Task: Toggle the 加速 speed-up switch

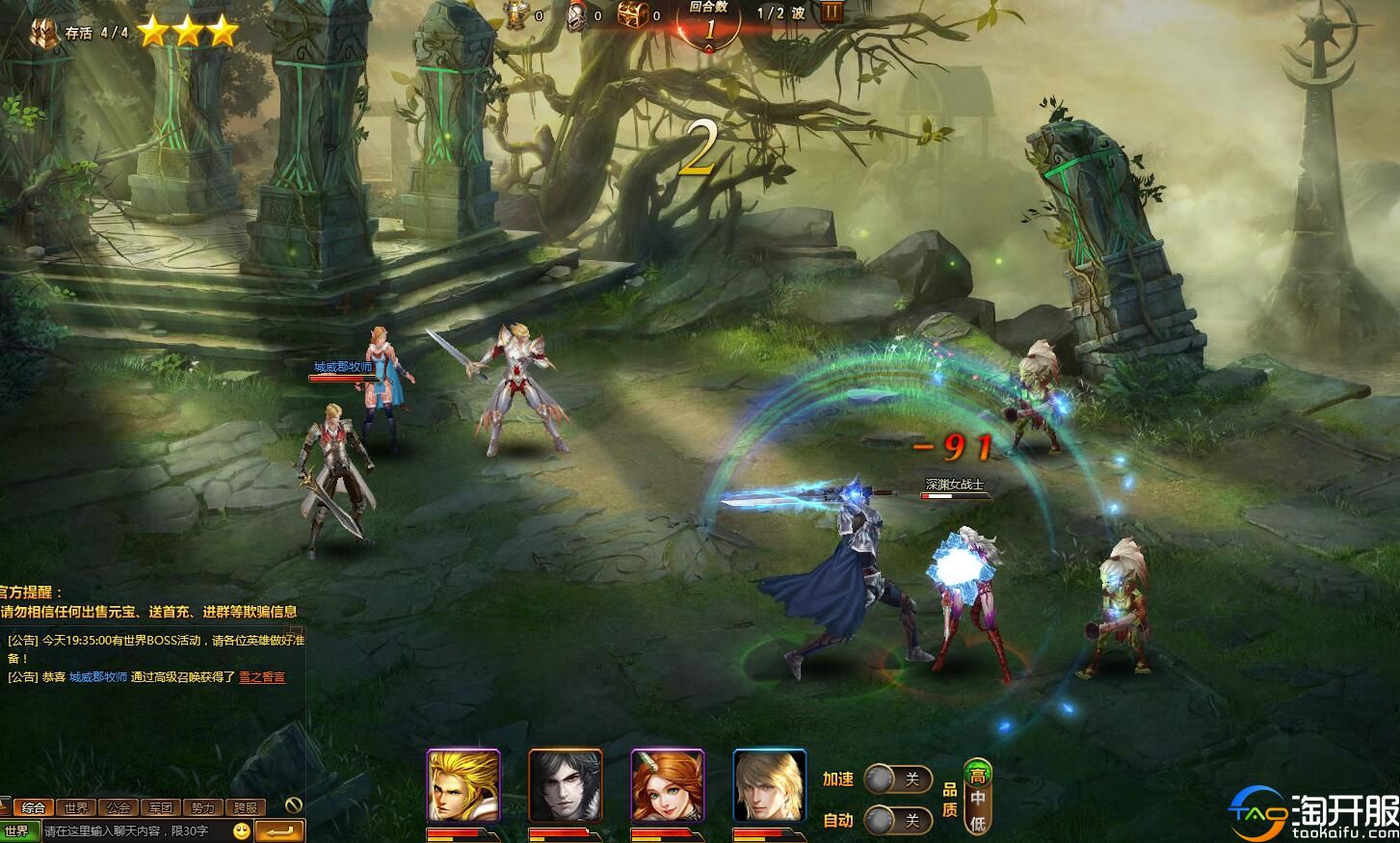Action: pyautogui.click(x=896, y=778)
